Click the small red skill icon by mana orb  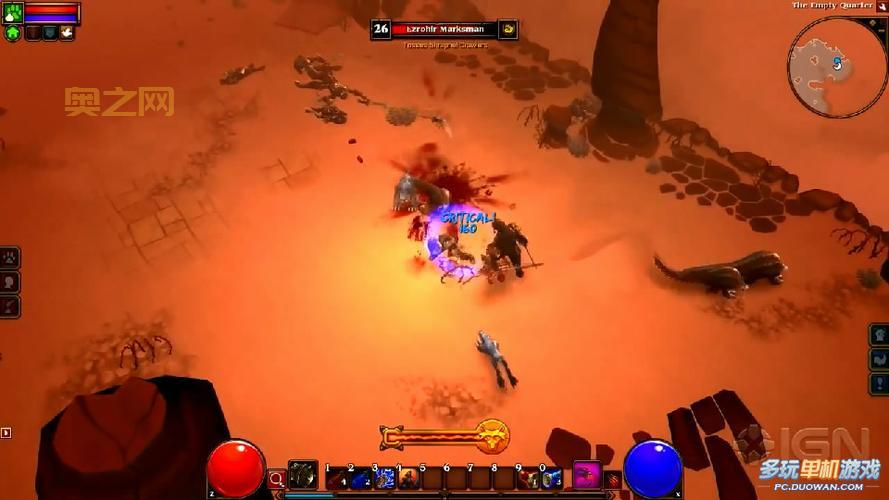point(613,479)
